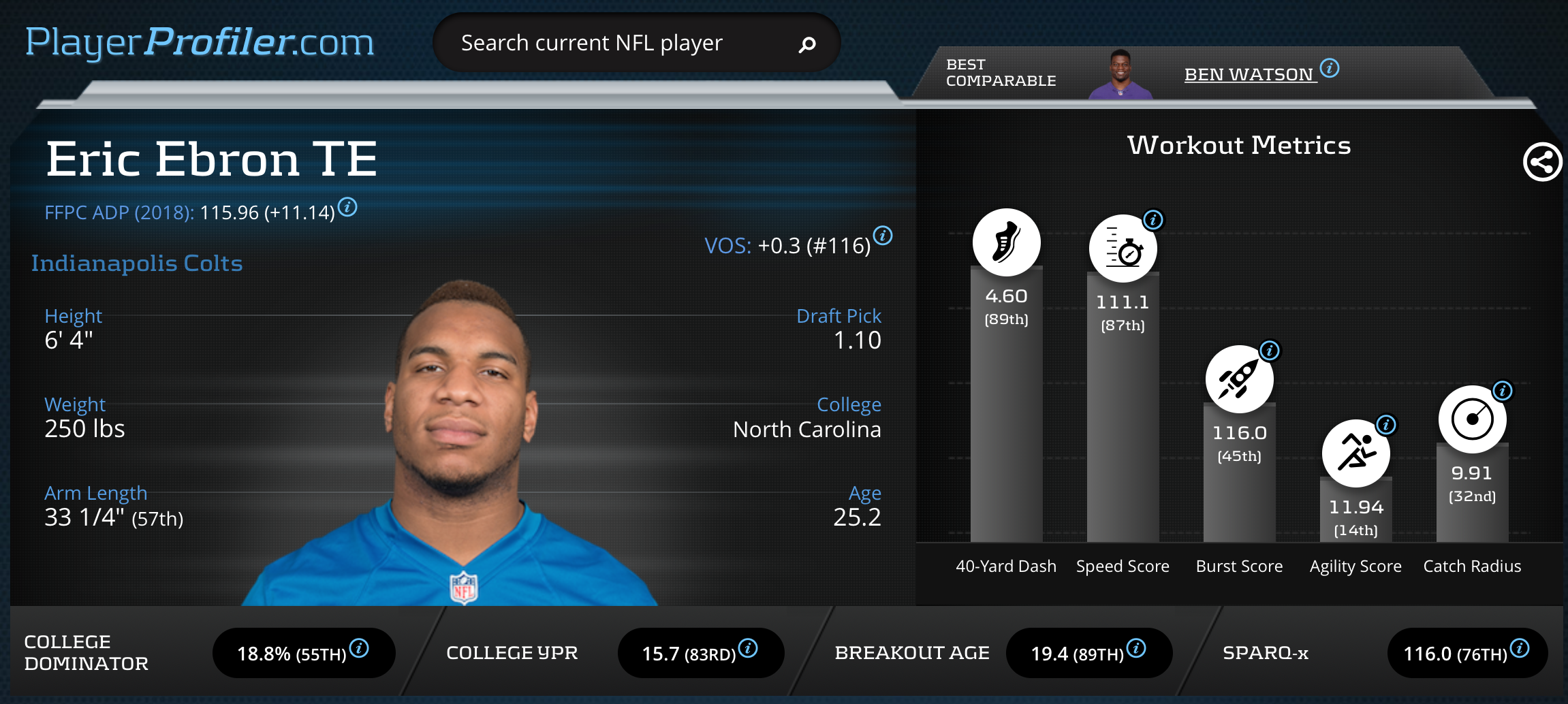The width and height of the screenshot is (1568, 704).
Task: Open Ben Watson's comparable player profile
Action: (1249, 74)
